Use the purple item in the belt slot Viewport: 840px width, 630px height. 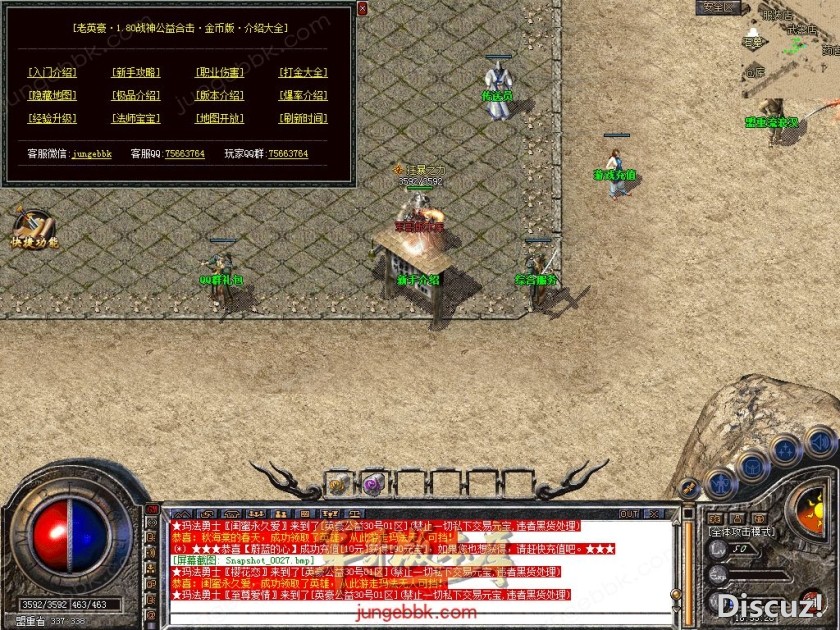pos(372,483)
